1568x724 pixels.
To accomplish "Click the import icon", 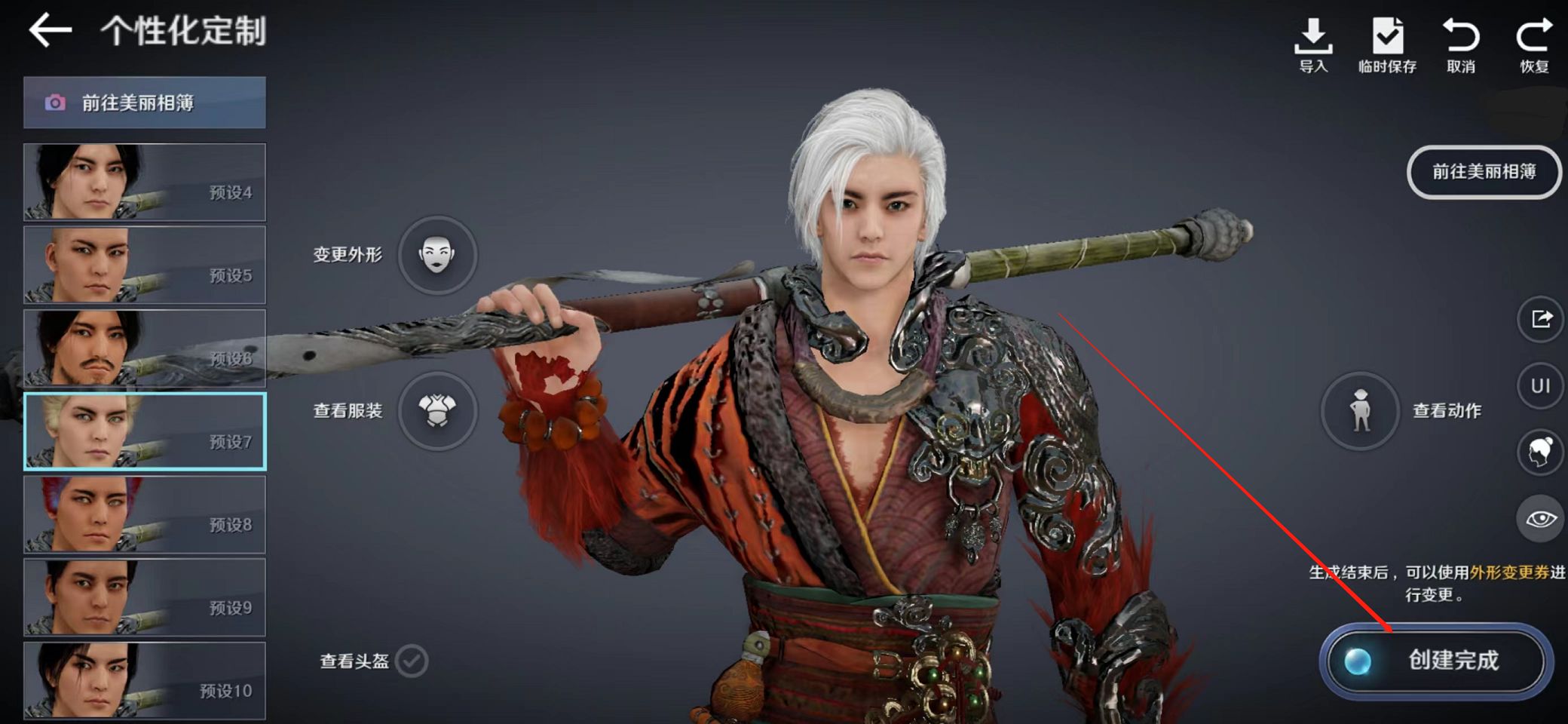I will click(x=1313, y=44).
